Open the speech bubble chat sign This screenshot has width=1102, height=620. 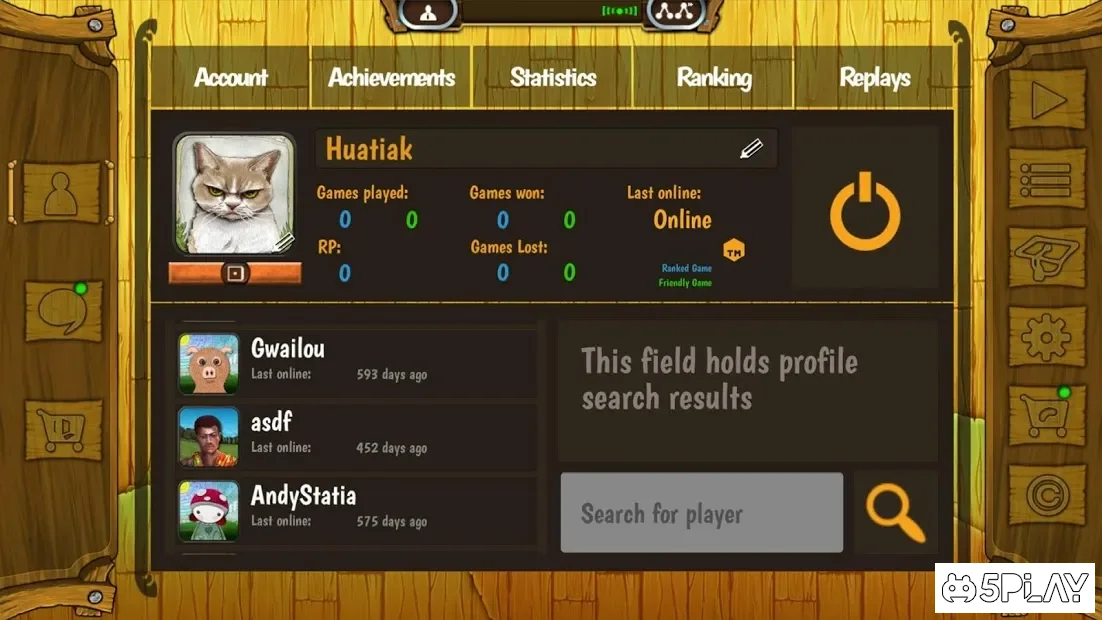click(x=63, y=310)
